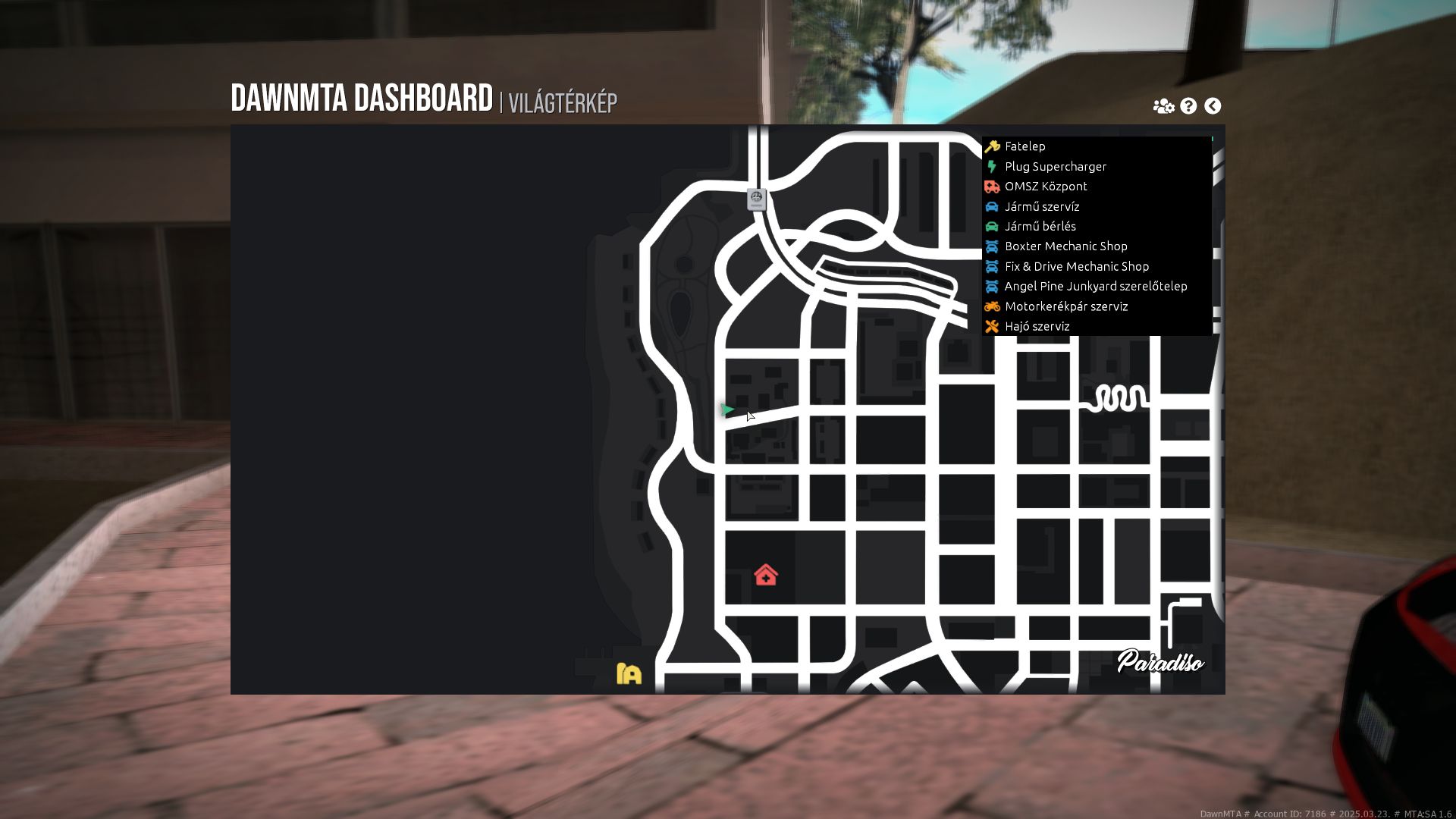Click the green player arrow on the map

coord(728,410)
